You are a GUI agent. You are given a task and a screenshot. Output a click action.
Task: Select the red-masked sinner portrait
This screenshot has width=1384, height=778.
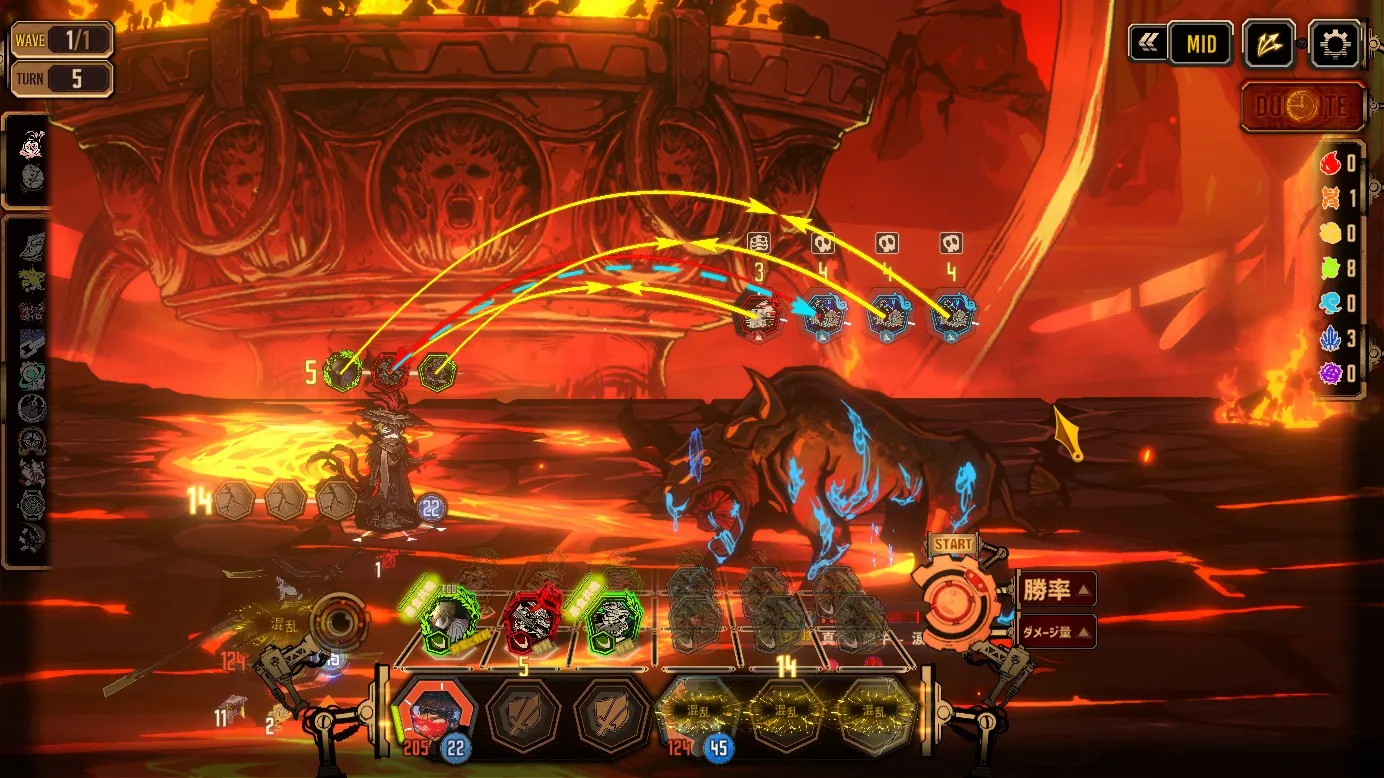[434, 712]
